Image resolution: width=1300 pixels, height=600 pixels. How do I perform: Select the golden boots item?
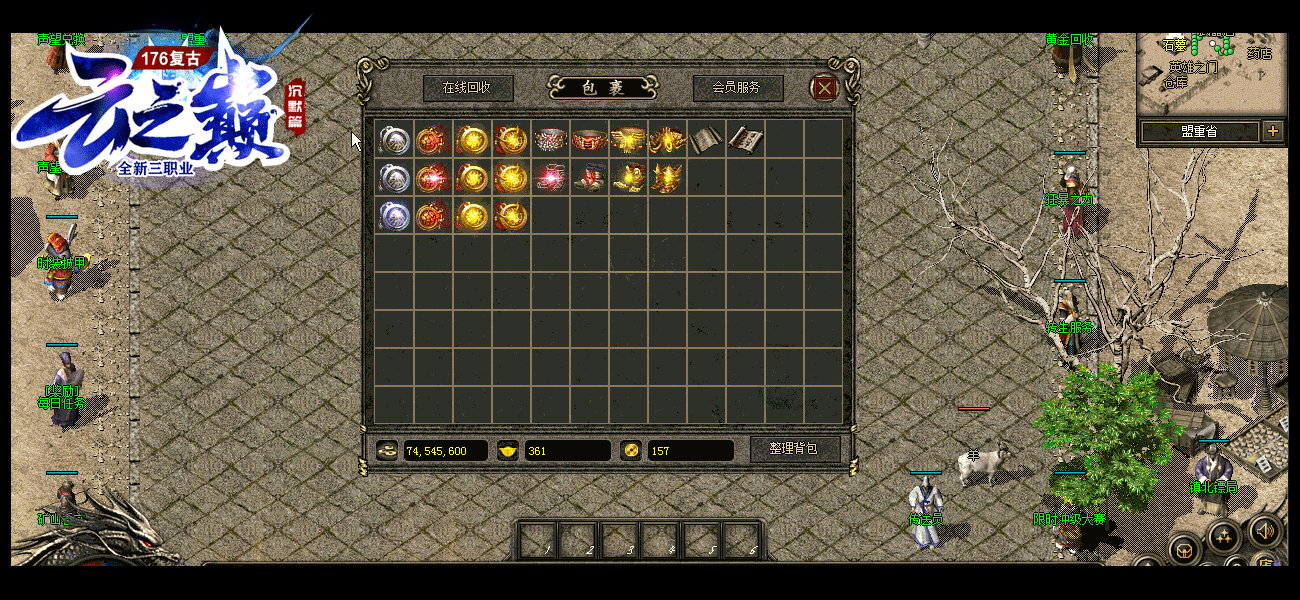(628, 178)
